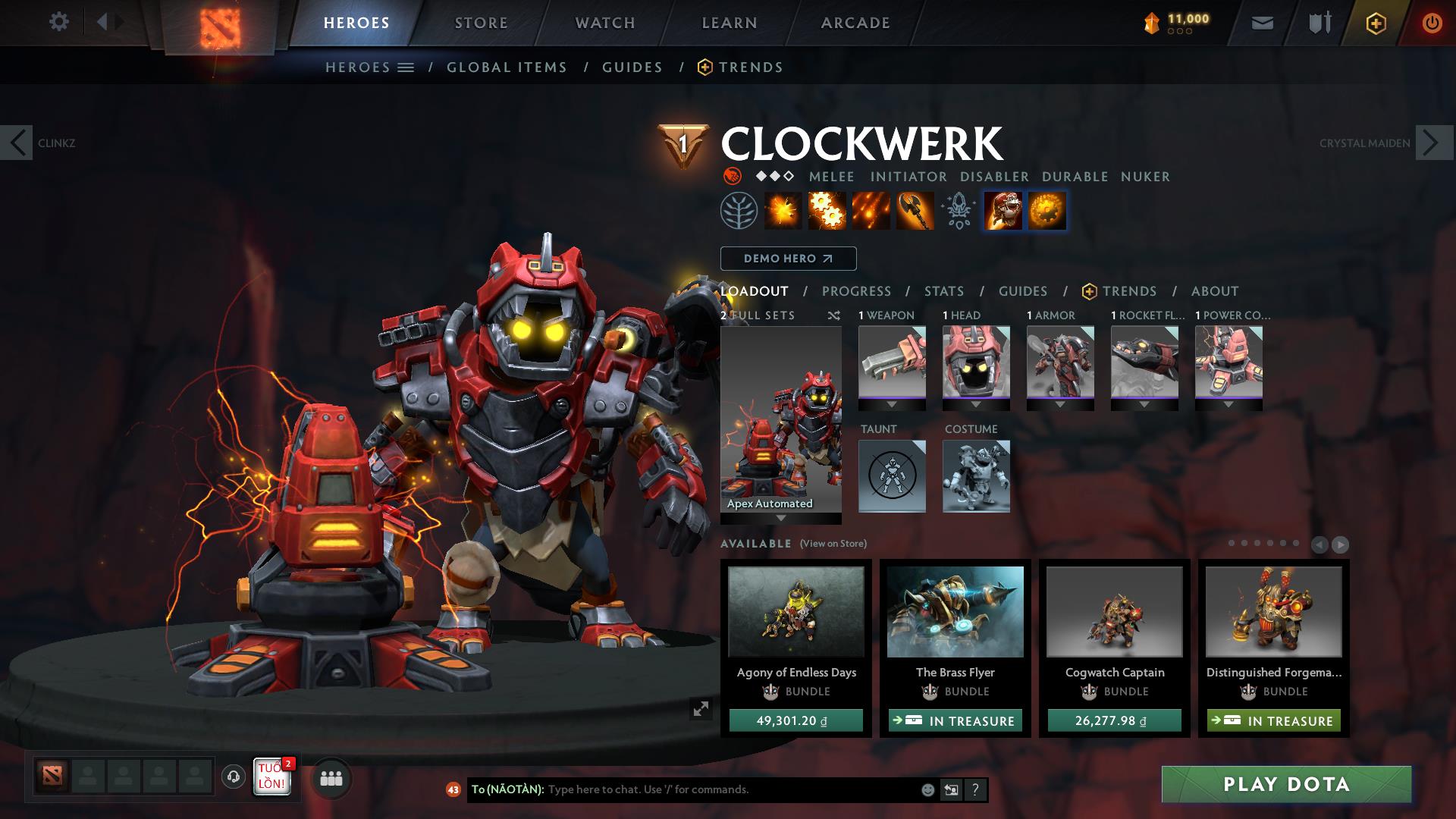The height and width of the screenshot is (819, 1456).
Task: Toggle the Aghanim's Shard upgrade preview
Action: (1048, 210)
